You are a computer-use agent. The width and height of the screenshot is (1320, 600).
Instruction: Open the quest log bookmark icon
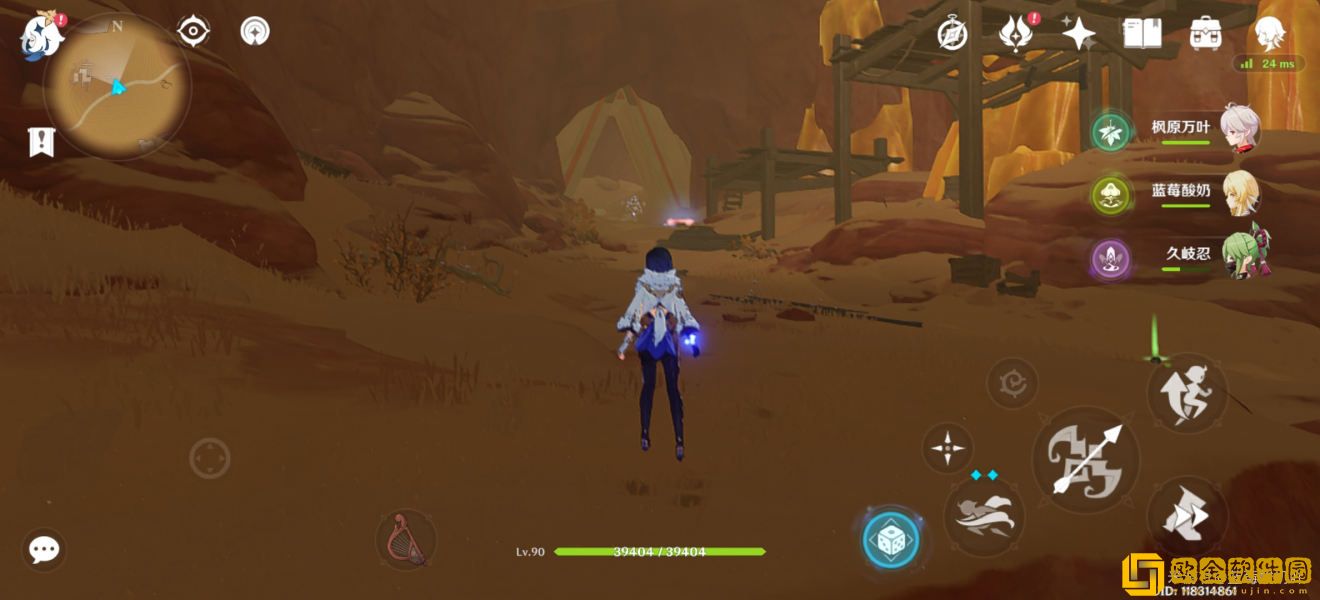coord(40,143)
